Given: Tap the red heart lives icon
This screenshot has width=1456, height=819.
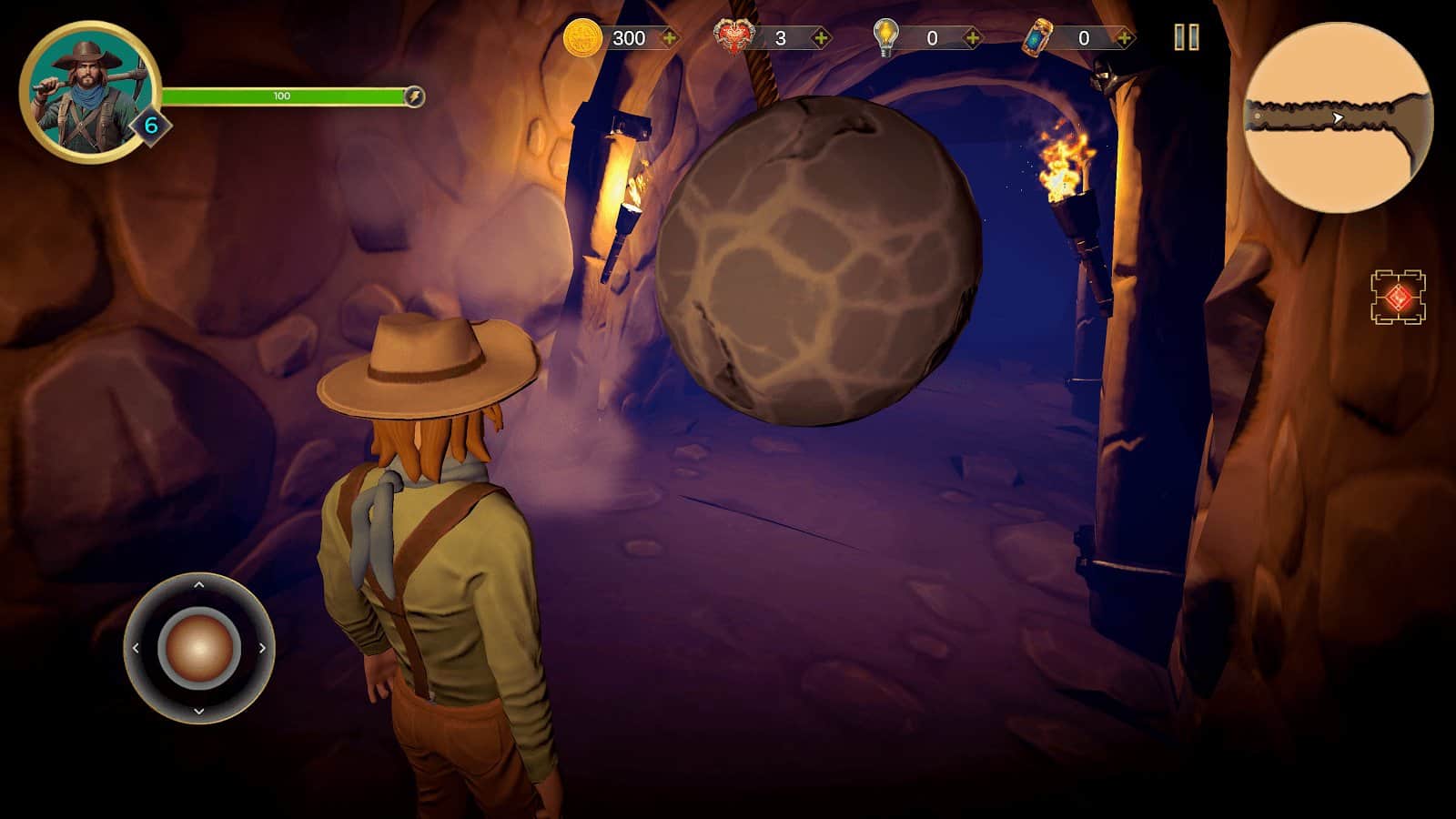Looking at the screenshot, I should [x=735, y=38].
